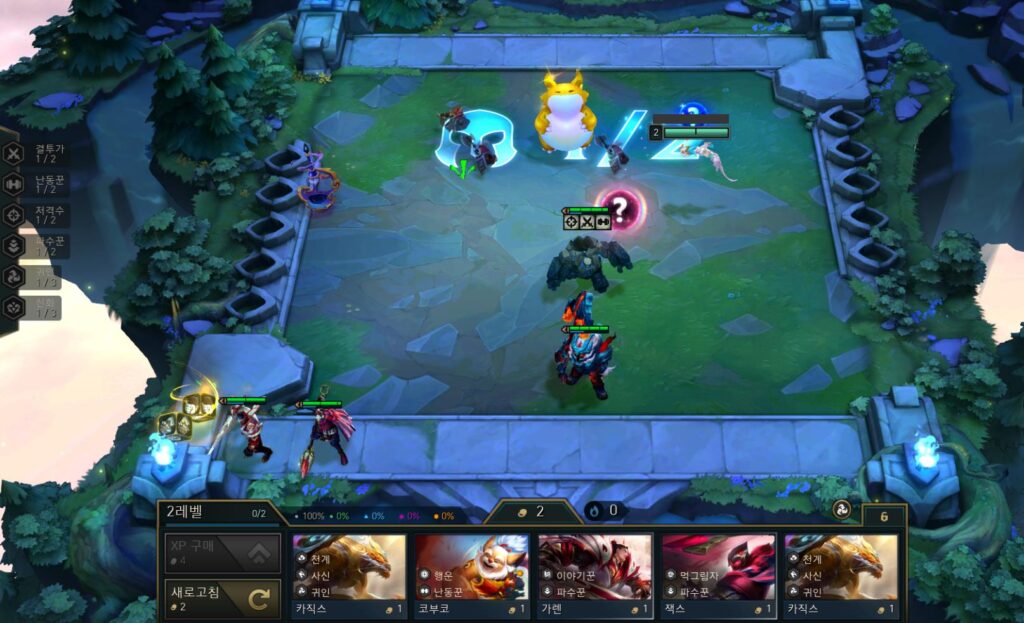The image size is (1024, 623).
Task: Refresh the shop with 새로고침
Action: tap(222, 599)
